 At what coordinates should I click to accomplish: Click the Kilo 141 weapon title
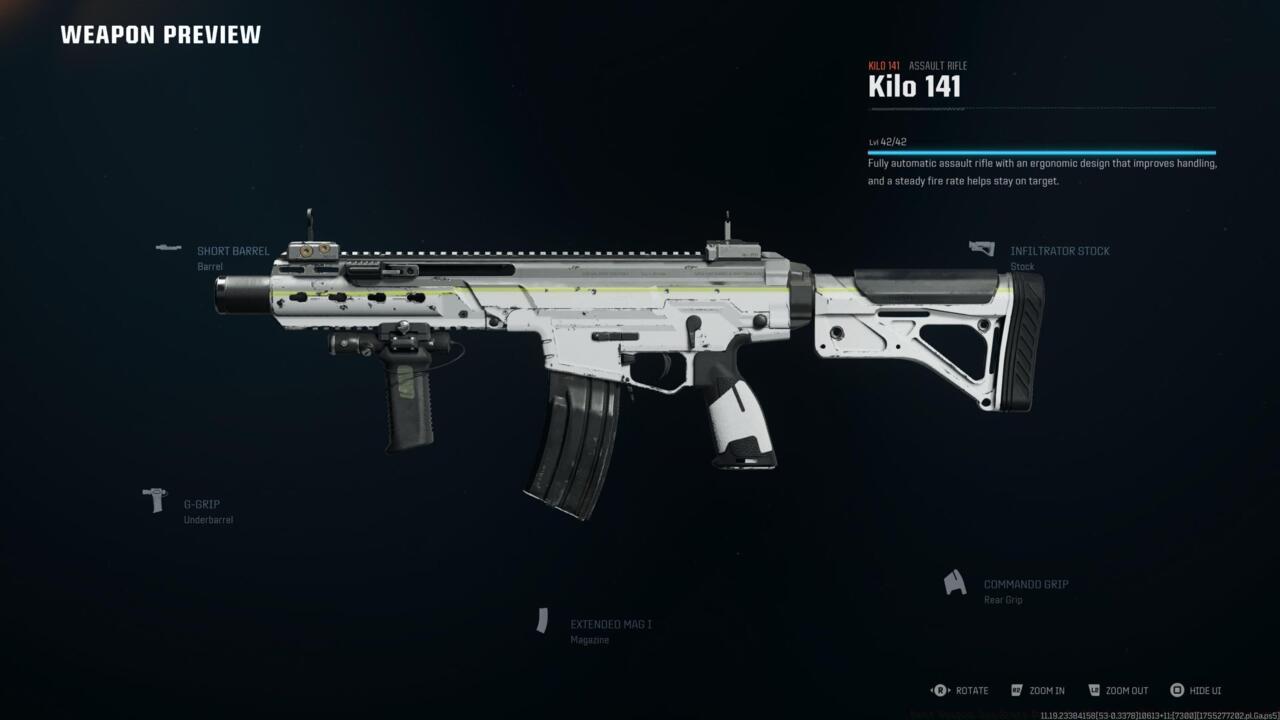pos(915,86)
